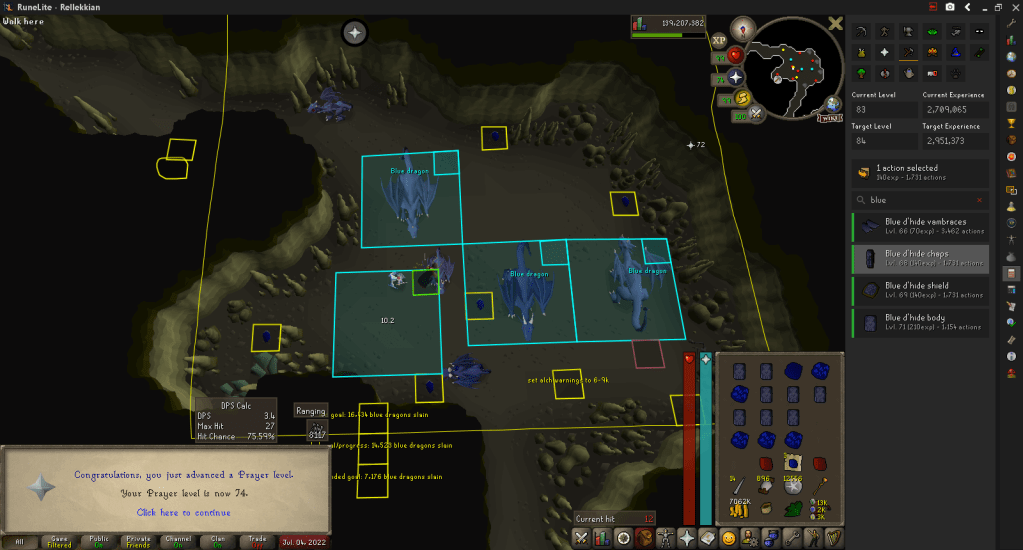This screenshot has width=1023, height=550.
Task: Open the Game chat filter tab
Action: 60,540
